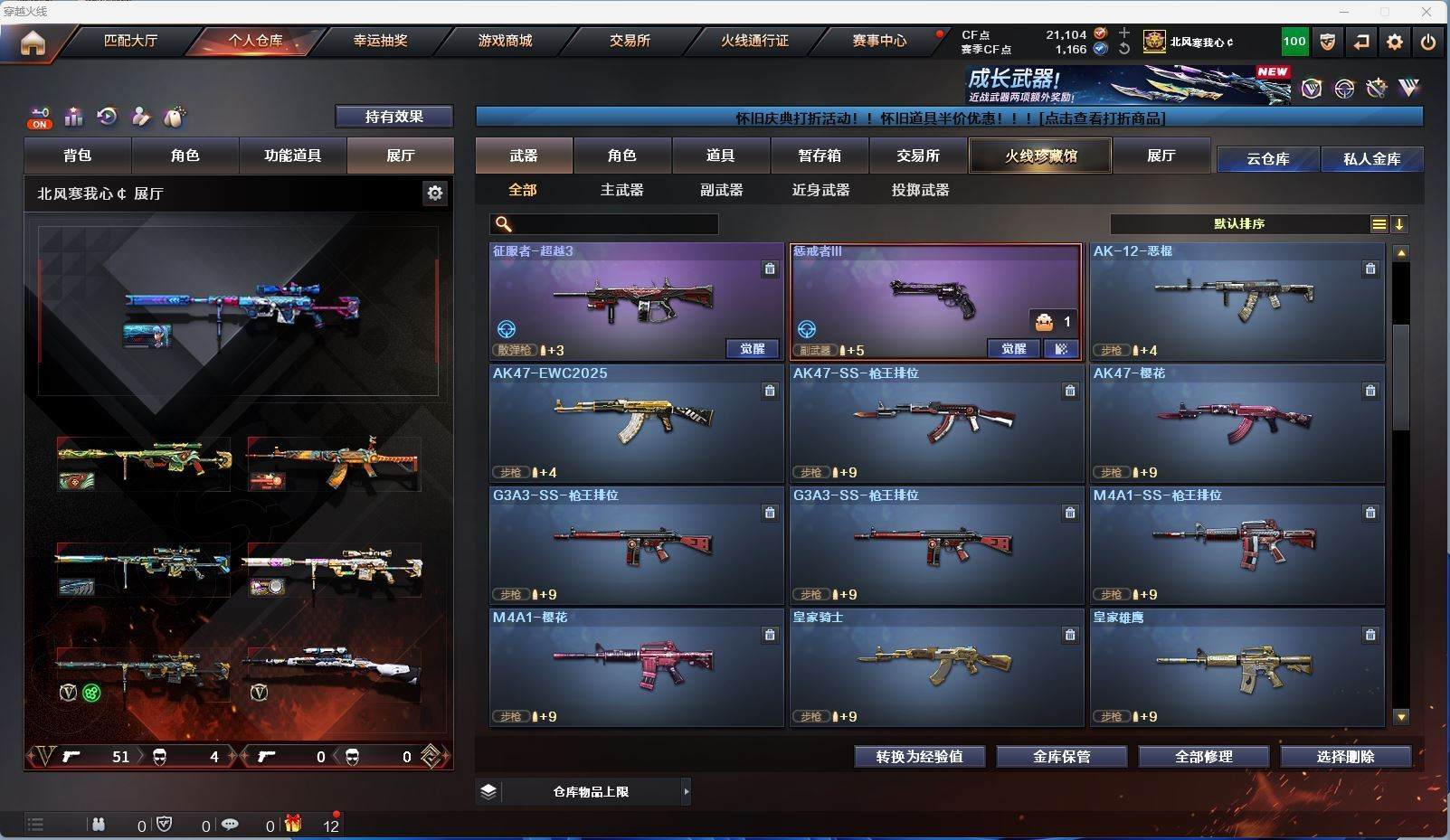Show only 近身武器 melee weapons
This screenshot has width=1450, height=840.
(x=820, y=190)
